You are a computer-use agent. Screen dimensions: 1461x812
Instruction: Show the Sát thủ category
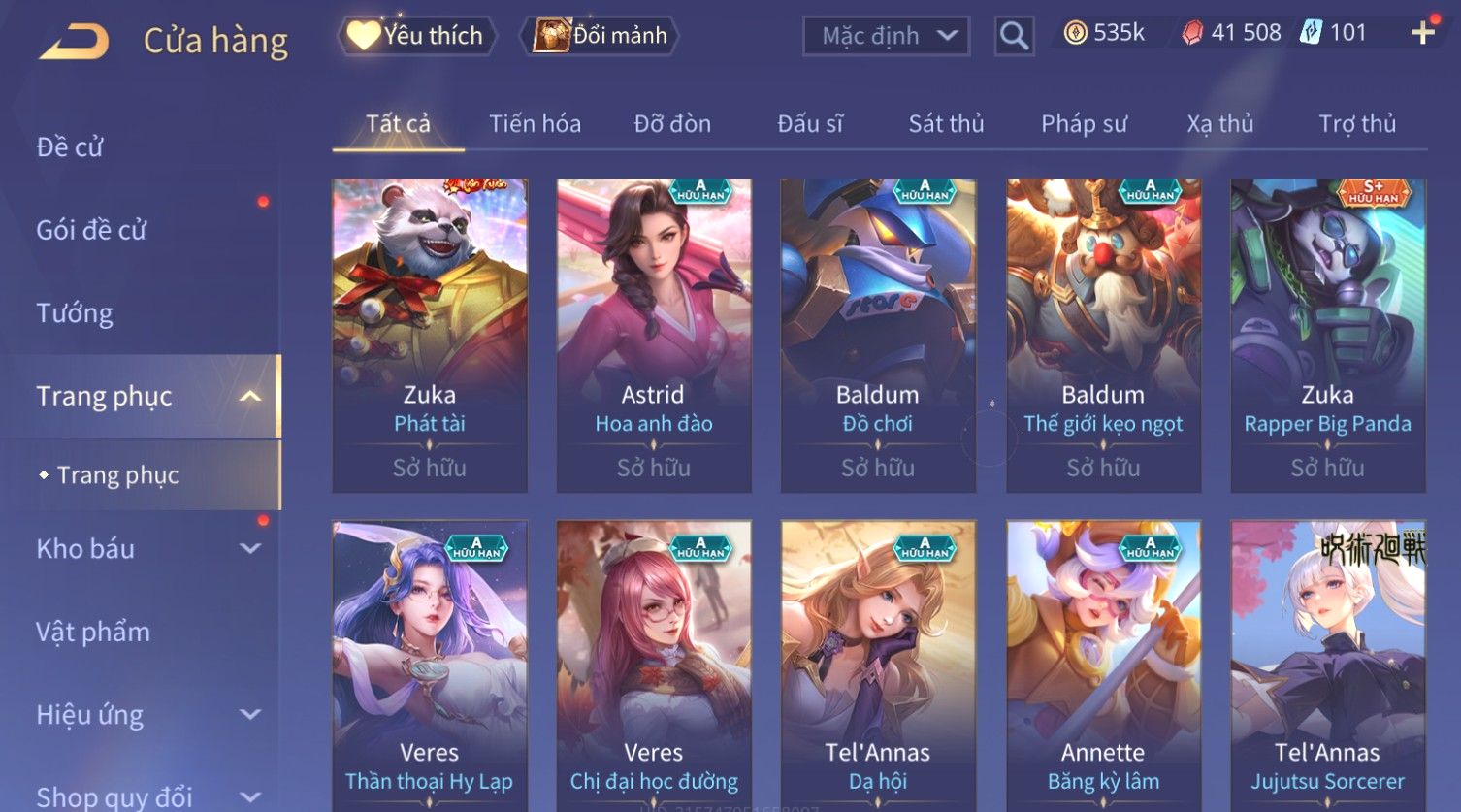tap(946, 124)
